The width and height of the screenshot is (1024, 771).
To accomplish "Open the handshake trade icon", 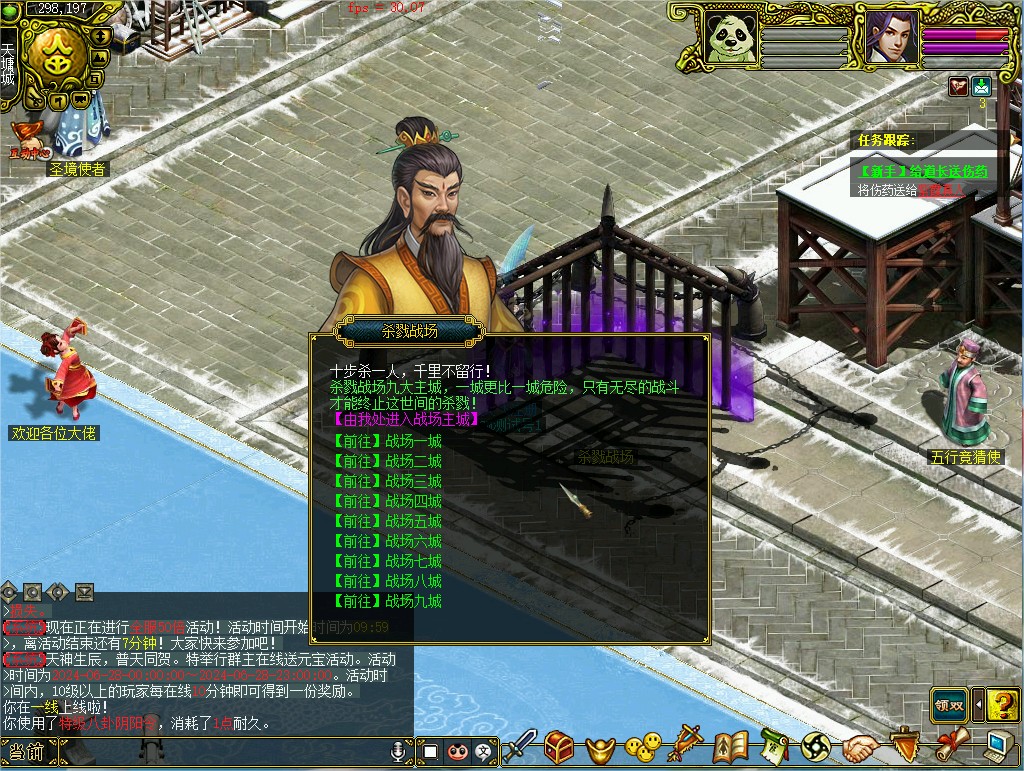I will coord(859,746).
